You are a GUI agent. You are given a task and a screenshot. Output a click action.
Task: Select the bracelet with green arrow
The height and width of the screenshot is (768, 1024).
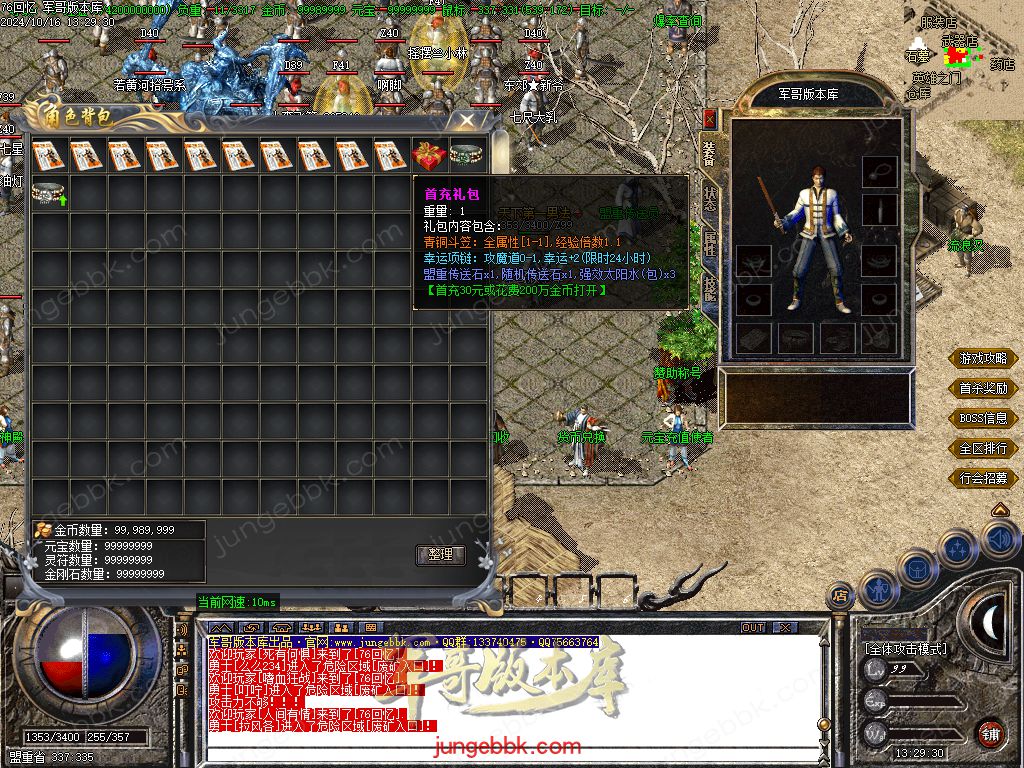49,193
